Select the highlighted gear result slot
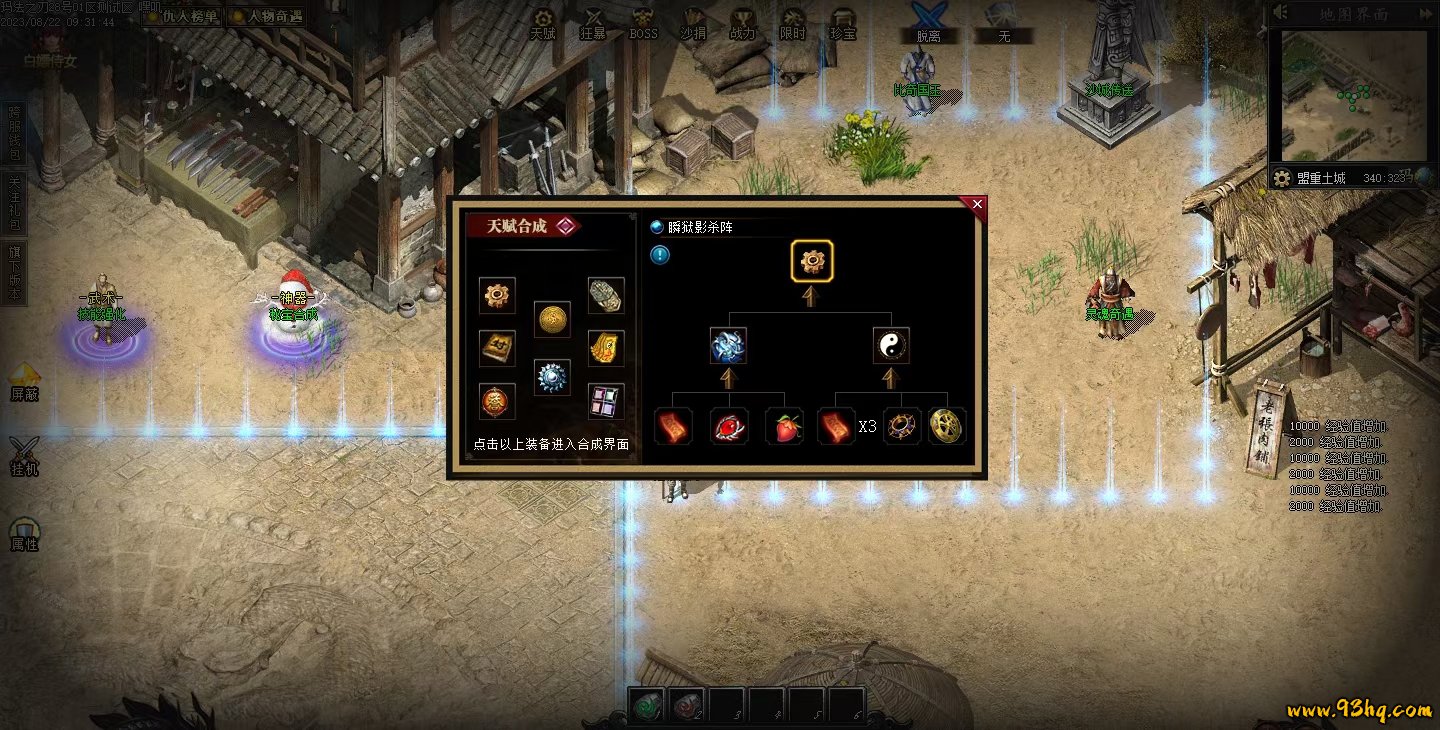The width and height of the screenshot is (1440, 730). 812,261
